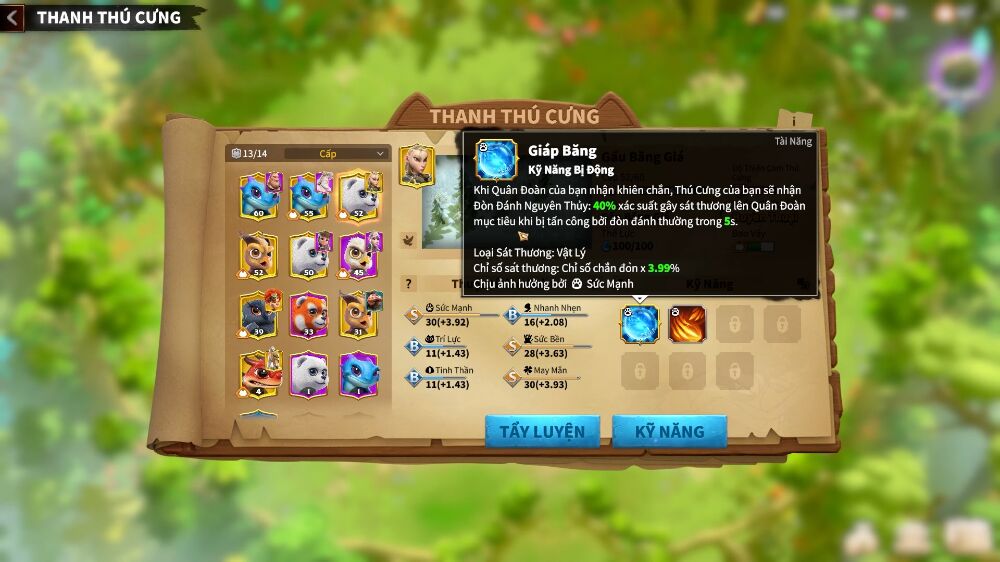This screenshot has width=1000, height=562.
Task: Open the Kỹ Năng skills button
Action: (x=669, y=431)
